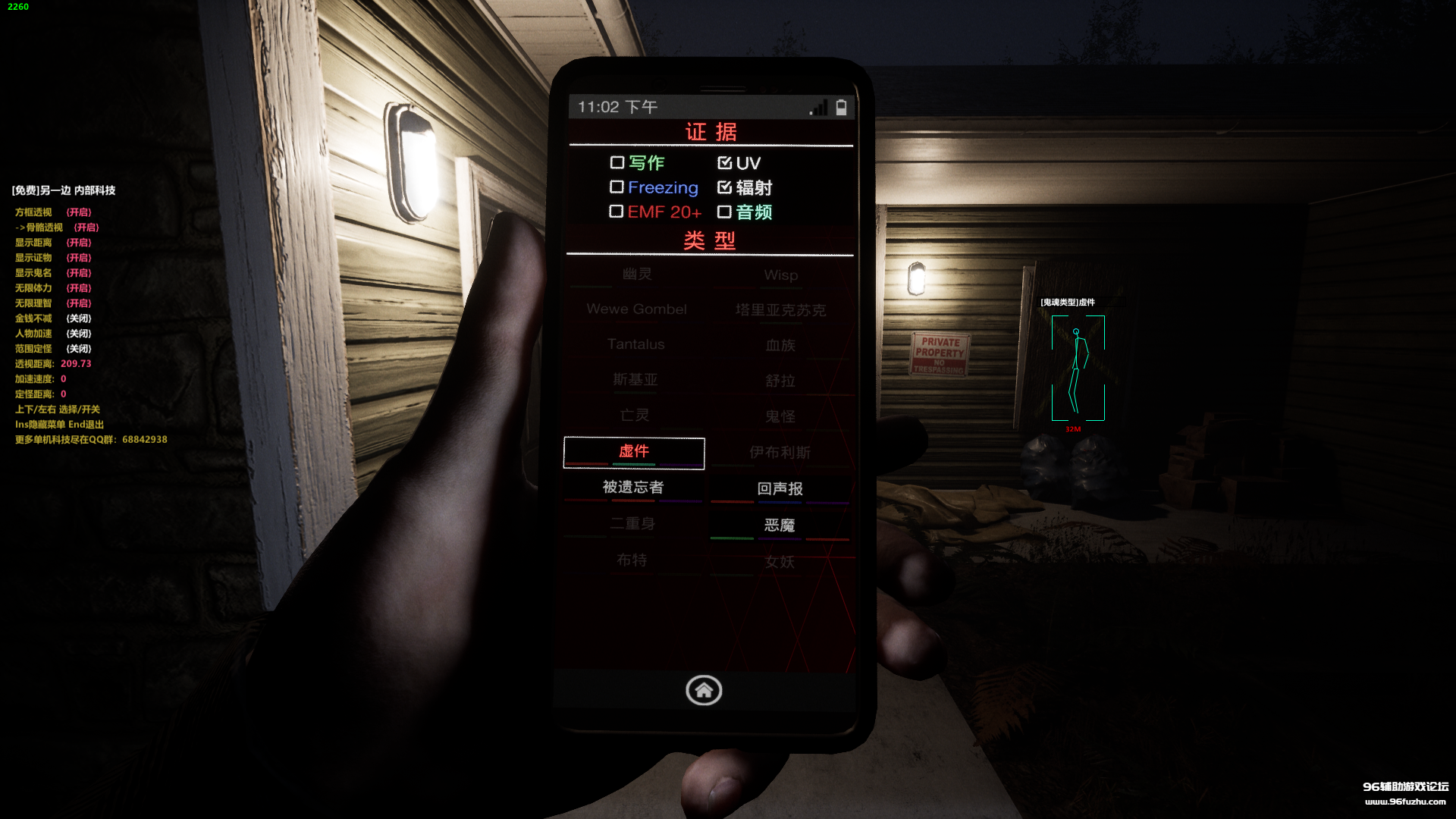Toggle the Freezing evidence checkbox
This screenshot has width=1456, height=819.
click(x=617, y=187)
